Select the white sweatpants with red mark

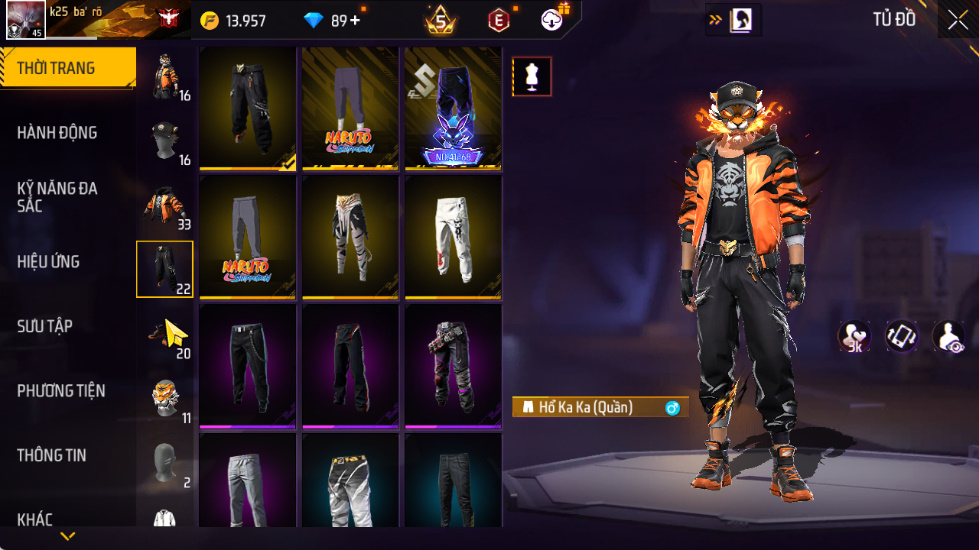pos(453,235)
